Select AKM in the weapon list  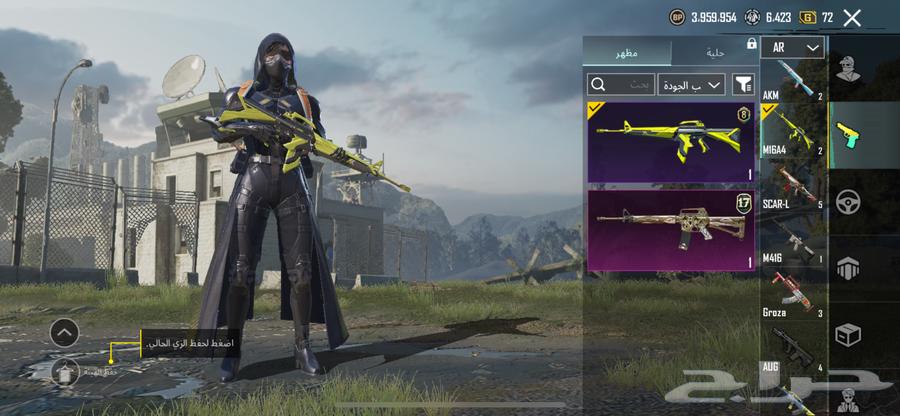[x=792, y=82]
